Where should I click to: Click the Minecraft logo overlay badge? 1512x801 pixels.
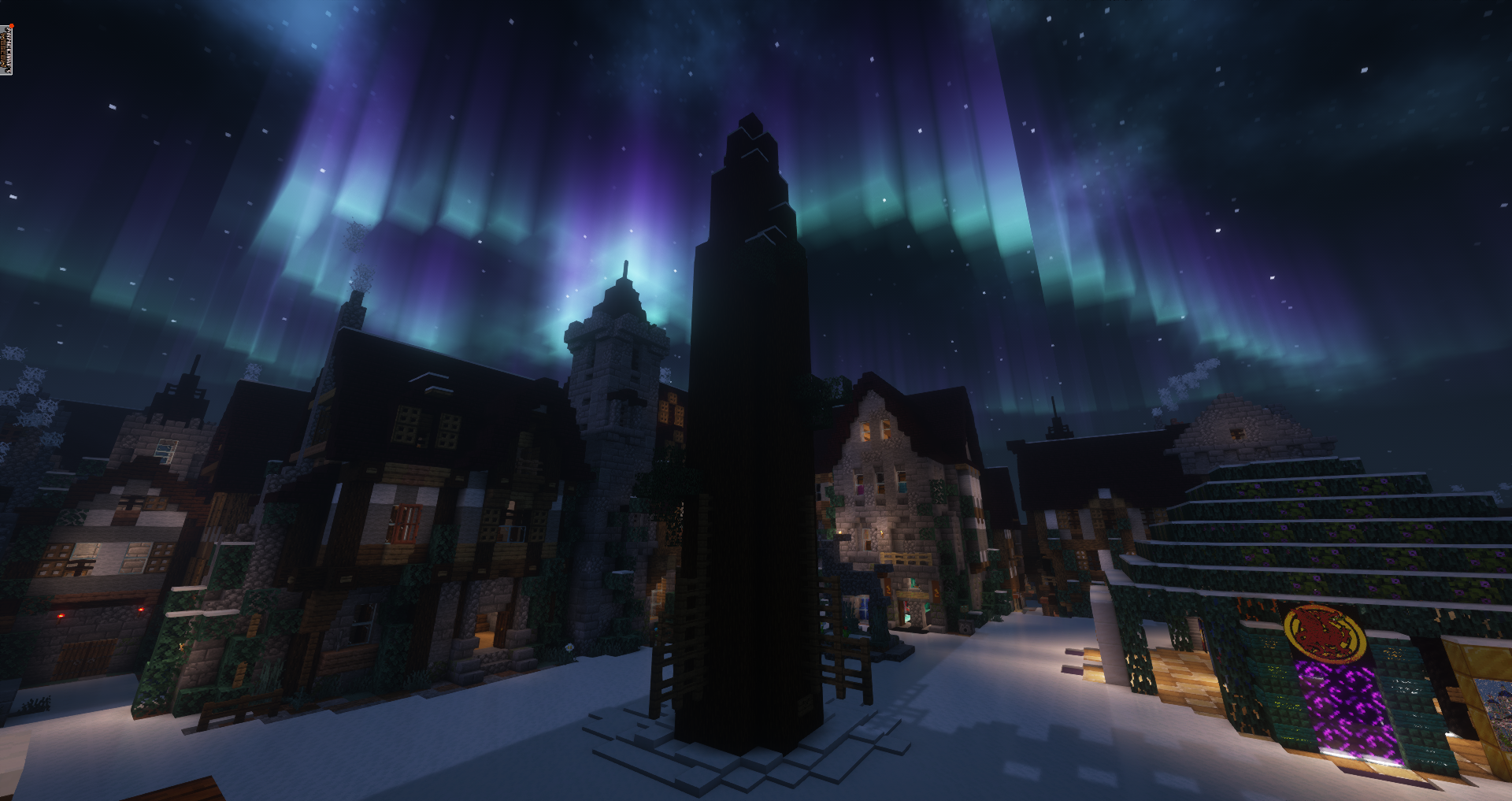point(6,50)
